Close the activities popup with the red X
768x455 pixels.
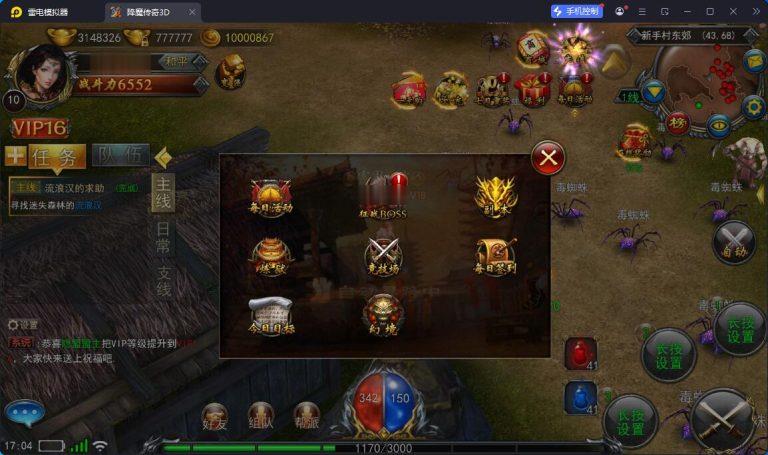547,157
